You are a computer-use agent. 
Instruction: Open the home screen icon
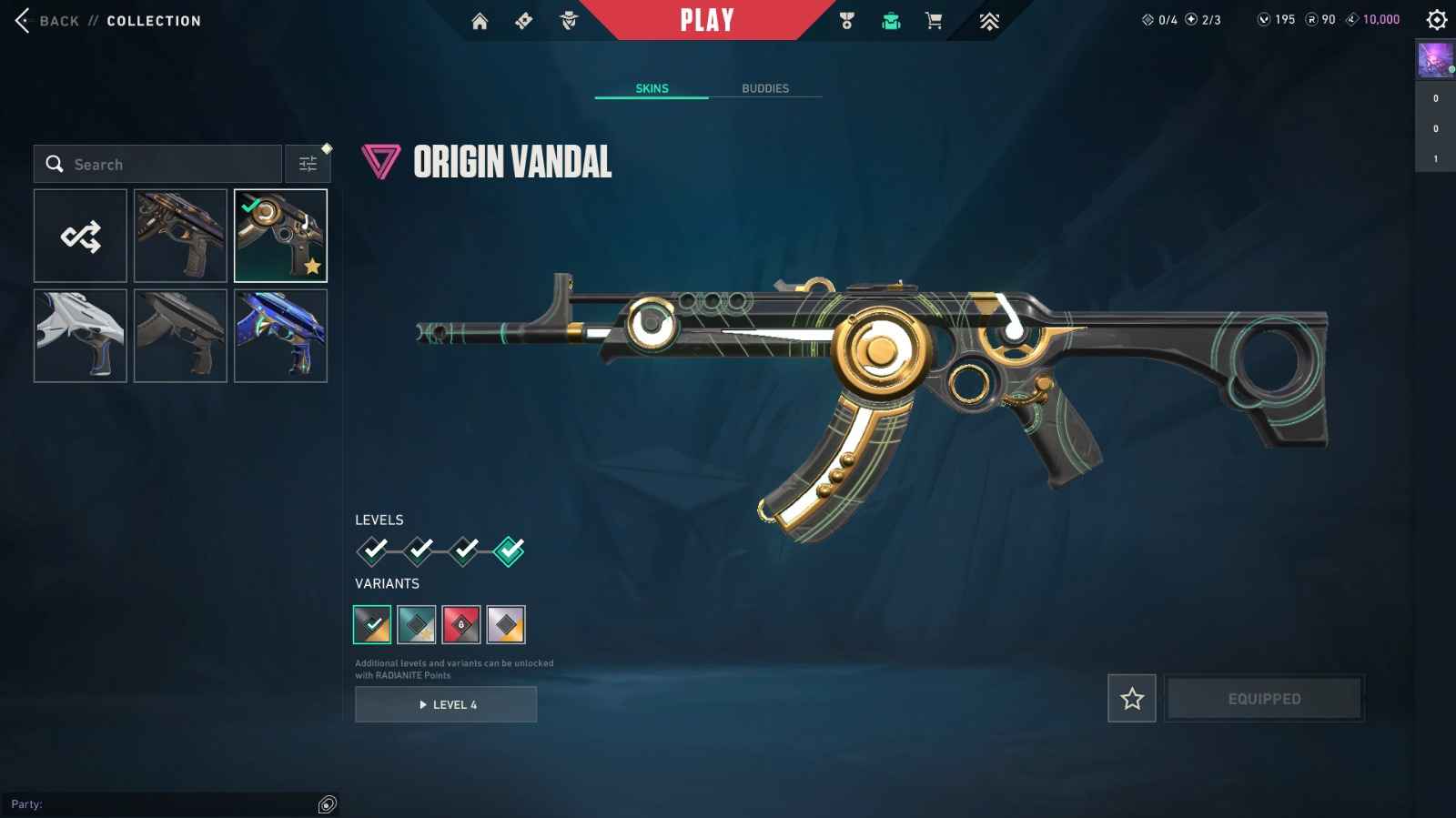480,21
